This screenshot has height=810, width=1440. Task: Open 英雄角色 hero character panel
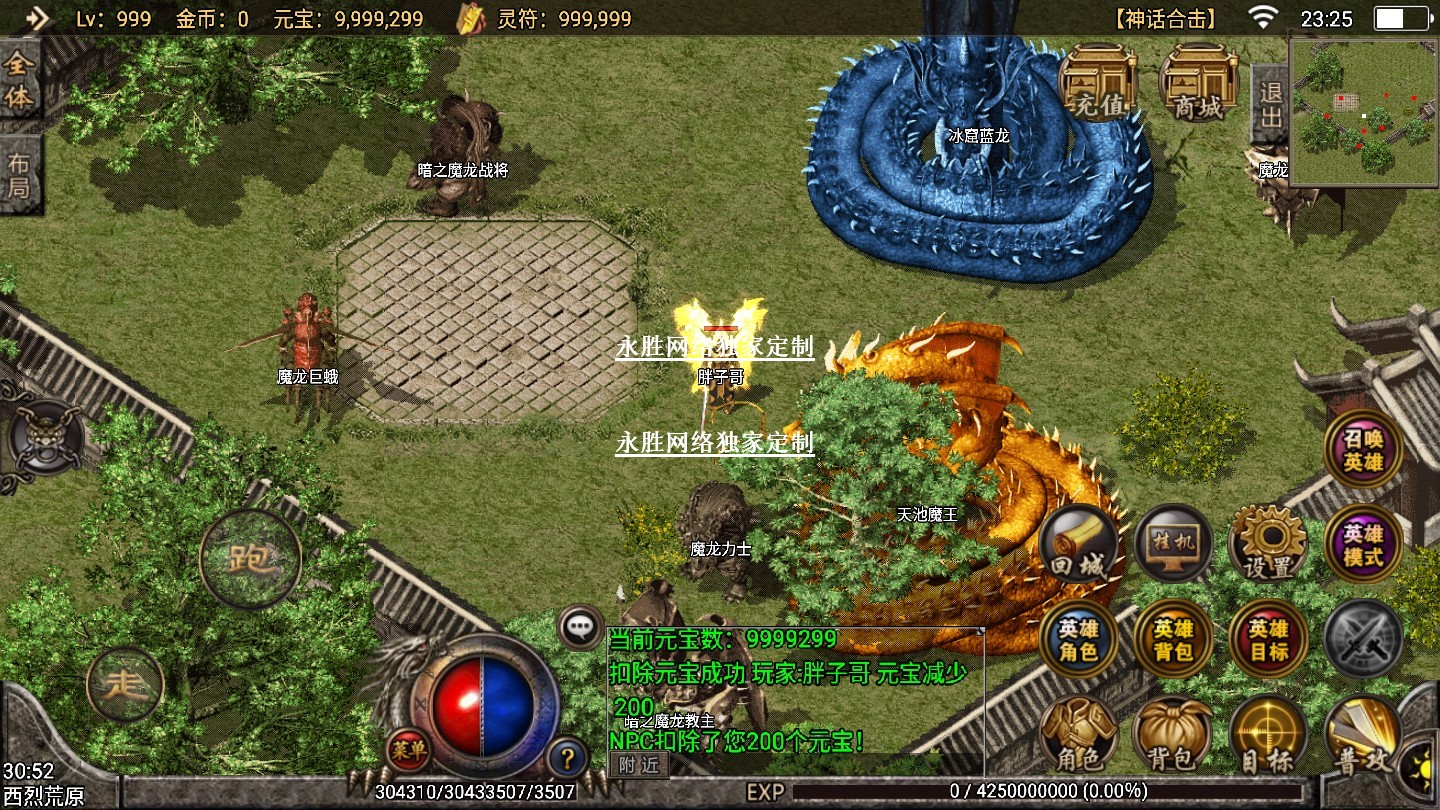1078,640
